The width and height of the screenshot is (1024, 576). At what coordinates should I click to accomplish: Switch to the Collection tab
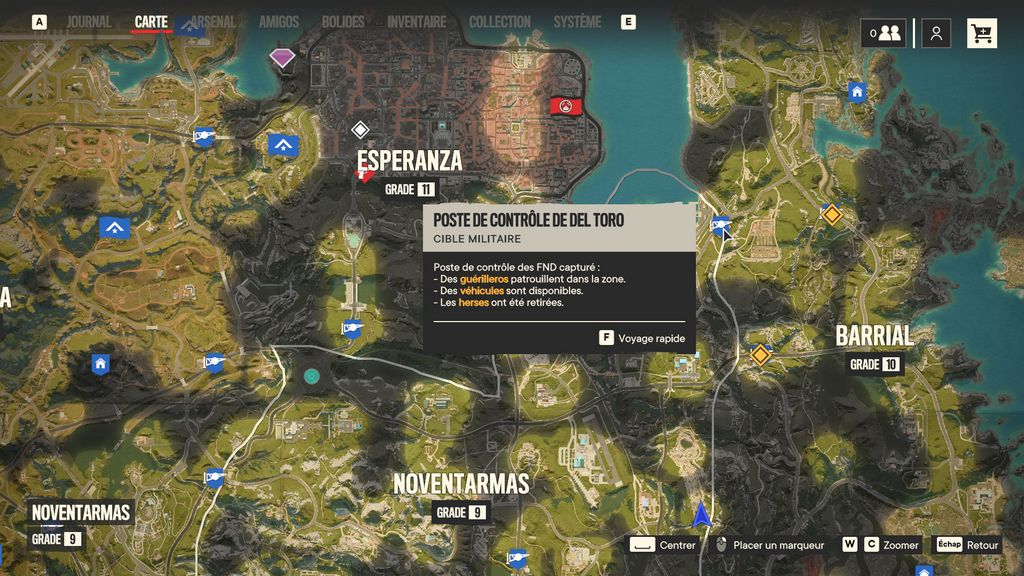pyautogui.click(x=500, y=22)
